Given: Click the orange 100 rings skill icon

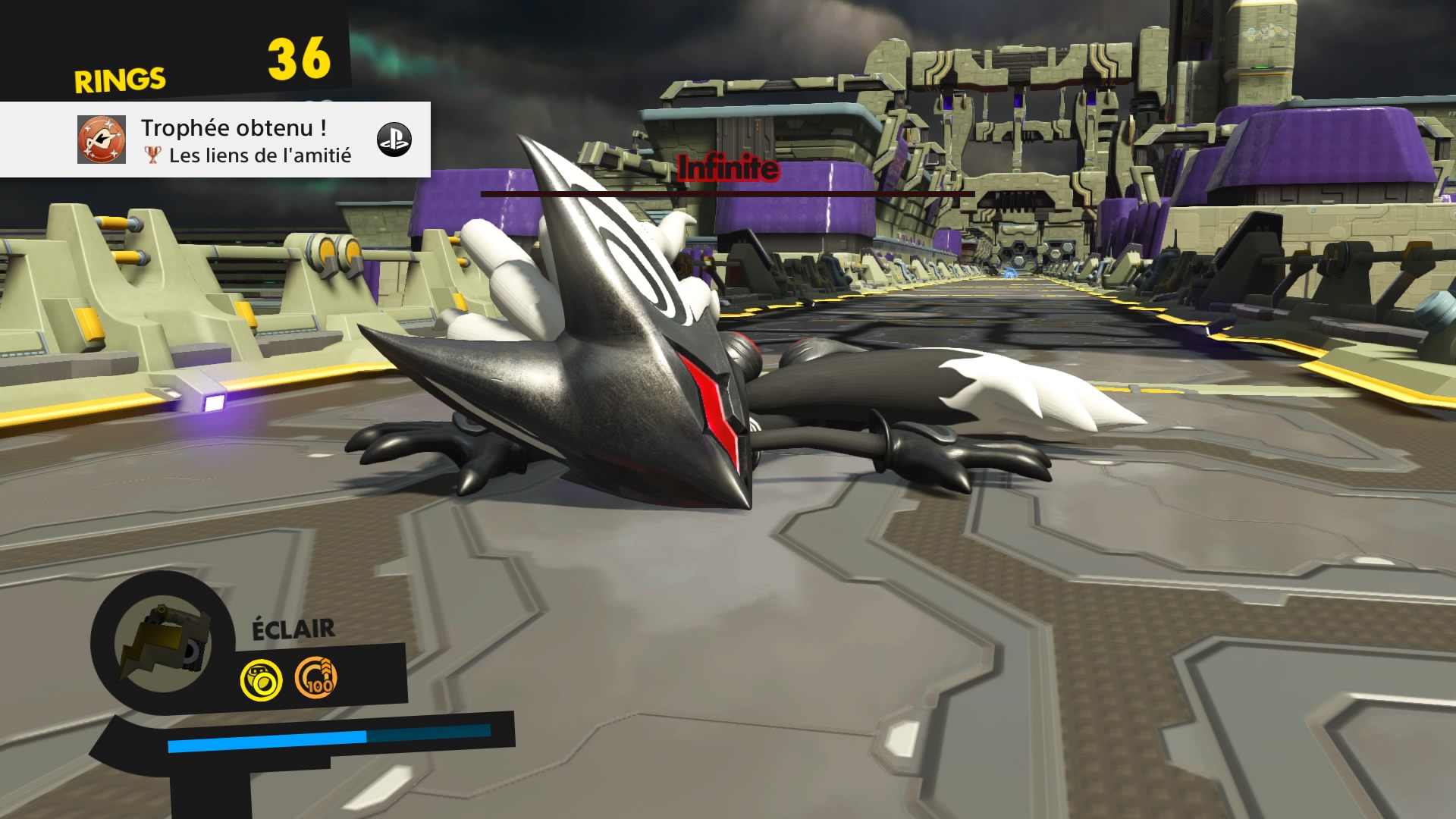Looking at the screenshot, I should pyautogui.click(x=315, y=676).
